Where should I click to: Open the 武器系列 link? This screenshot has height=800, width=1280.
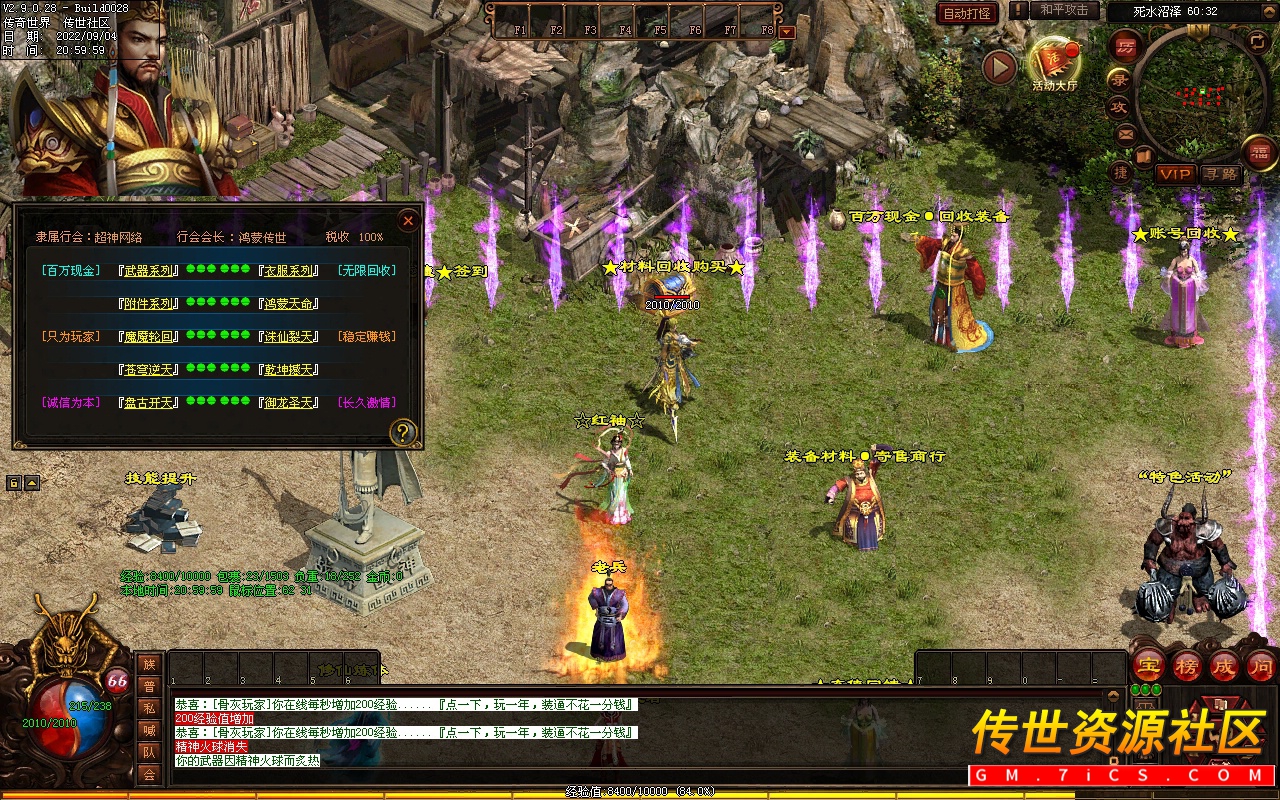pos(148,271)
